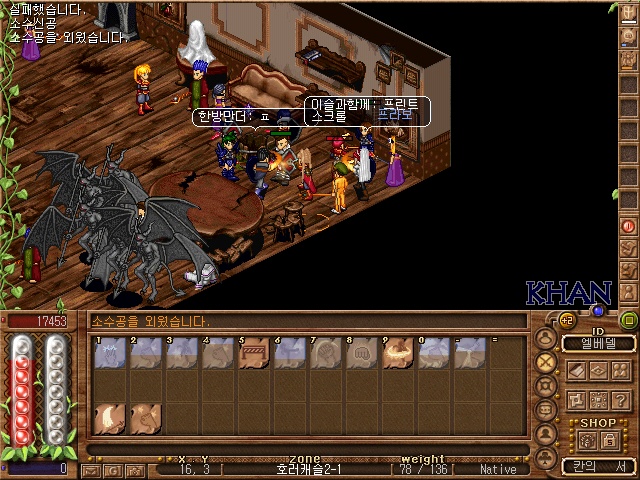This screenshot has height=480, width=640.
Task: Activate the skill in hotbar slot 5
Action: pos(254,352)
